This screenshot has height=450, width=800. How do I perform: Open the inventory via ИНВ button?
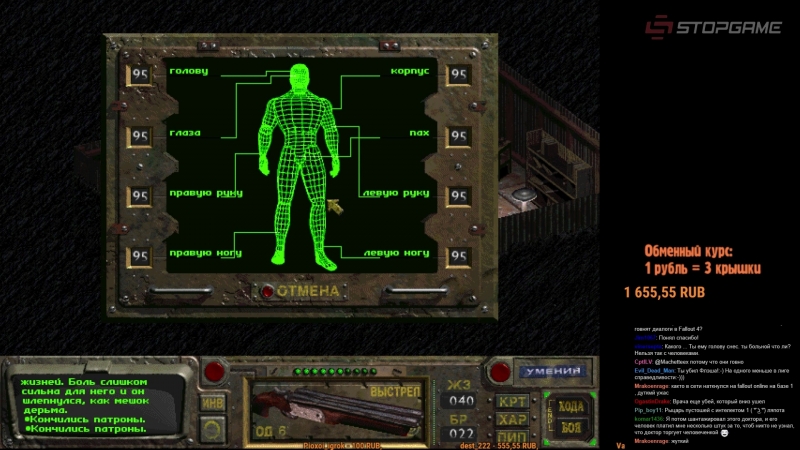point(212,402)
